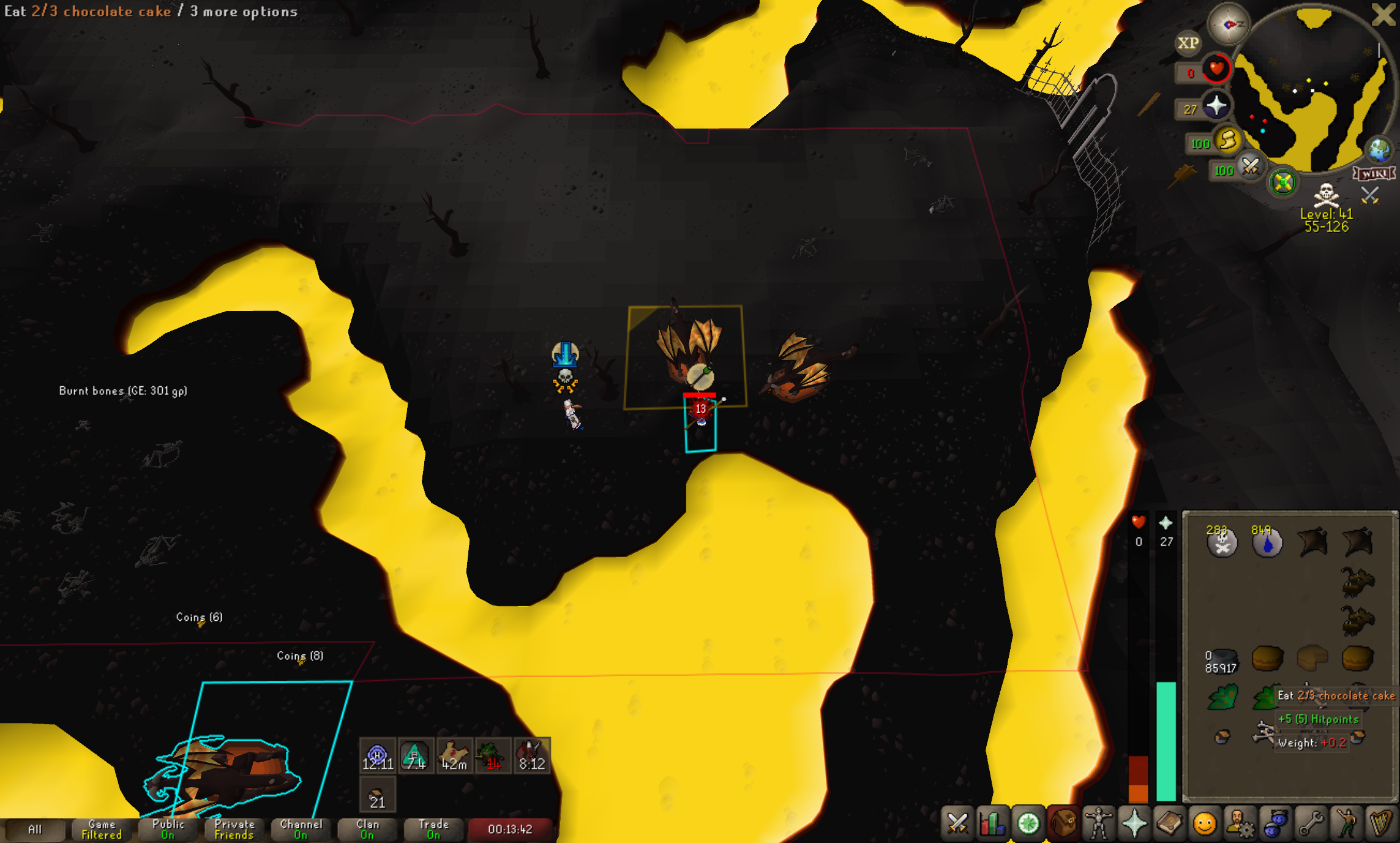Viewport: 1400px width, 843px height.
Task: Activate quick prayers via the prayer orb
Action: (1215, 106)
